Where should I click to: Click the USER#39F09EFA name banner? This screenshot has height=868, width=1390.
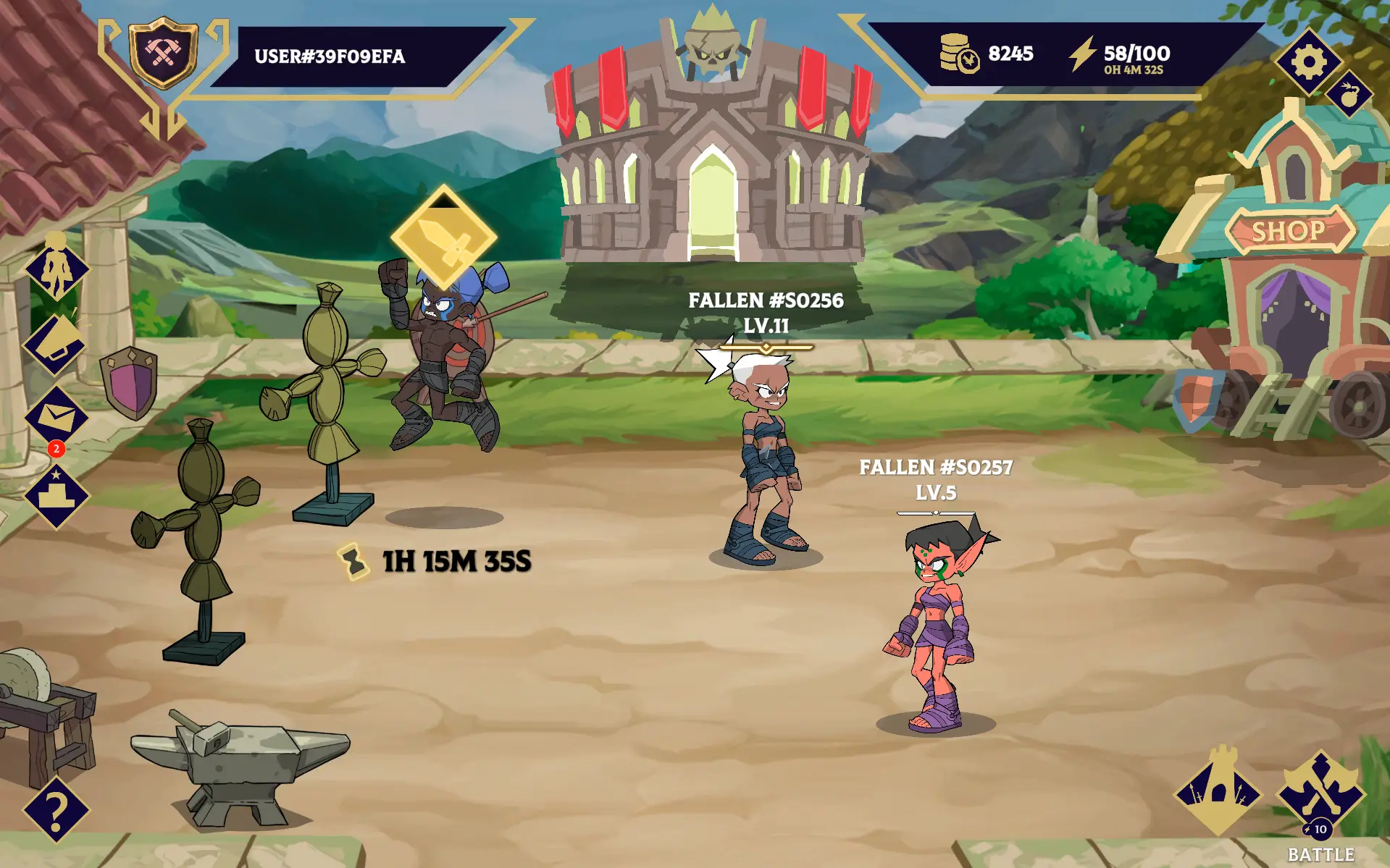[x=330, y=58]
